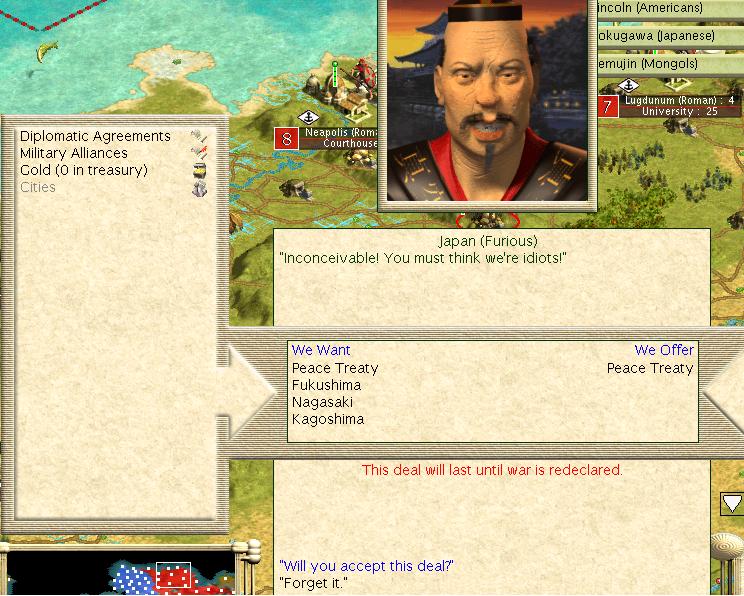Select Kagoshima in the deal table
The width and height of the screenshot is (744, 596).
tap(327, 419)
